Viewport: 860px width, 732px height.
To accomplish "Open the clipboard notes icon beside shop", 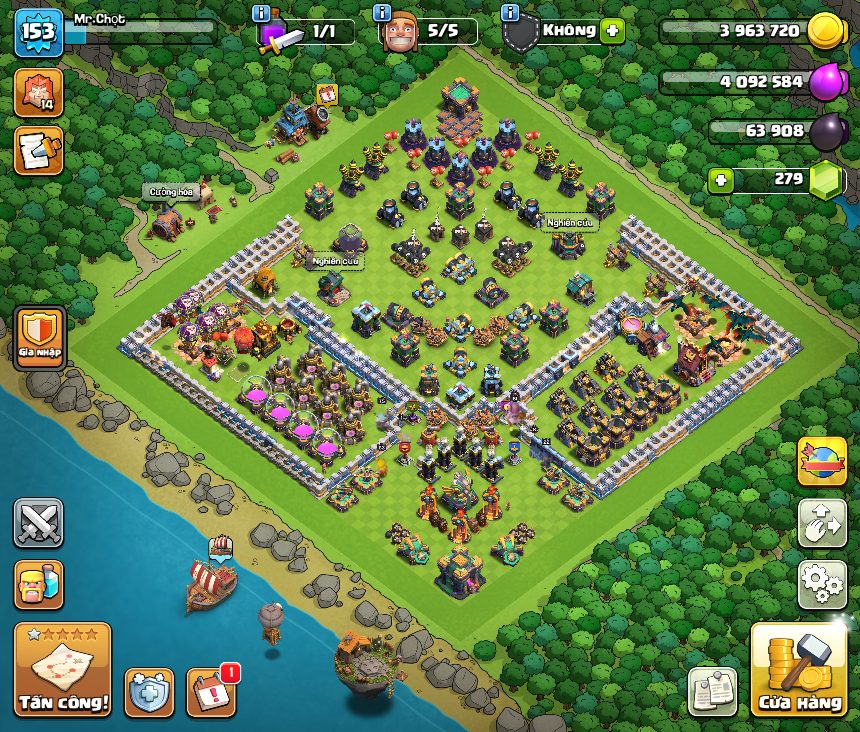I will pyautogui.click(x=713, y=691).
